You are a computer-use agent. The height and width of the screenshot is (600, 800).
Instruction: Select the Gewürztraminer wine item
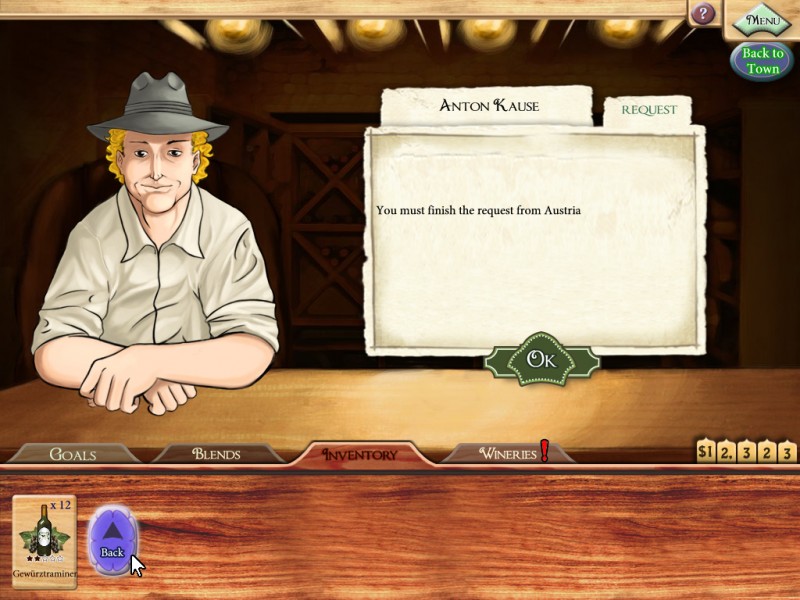(x=44, y=540)
